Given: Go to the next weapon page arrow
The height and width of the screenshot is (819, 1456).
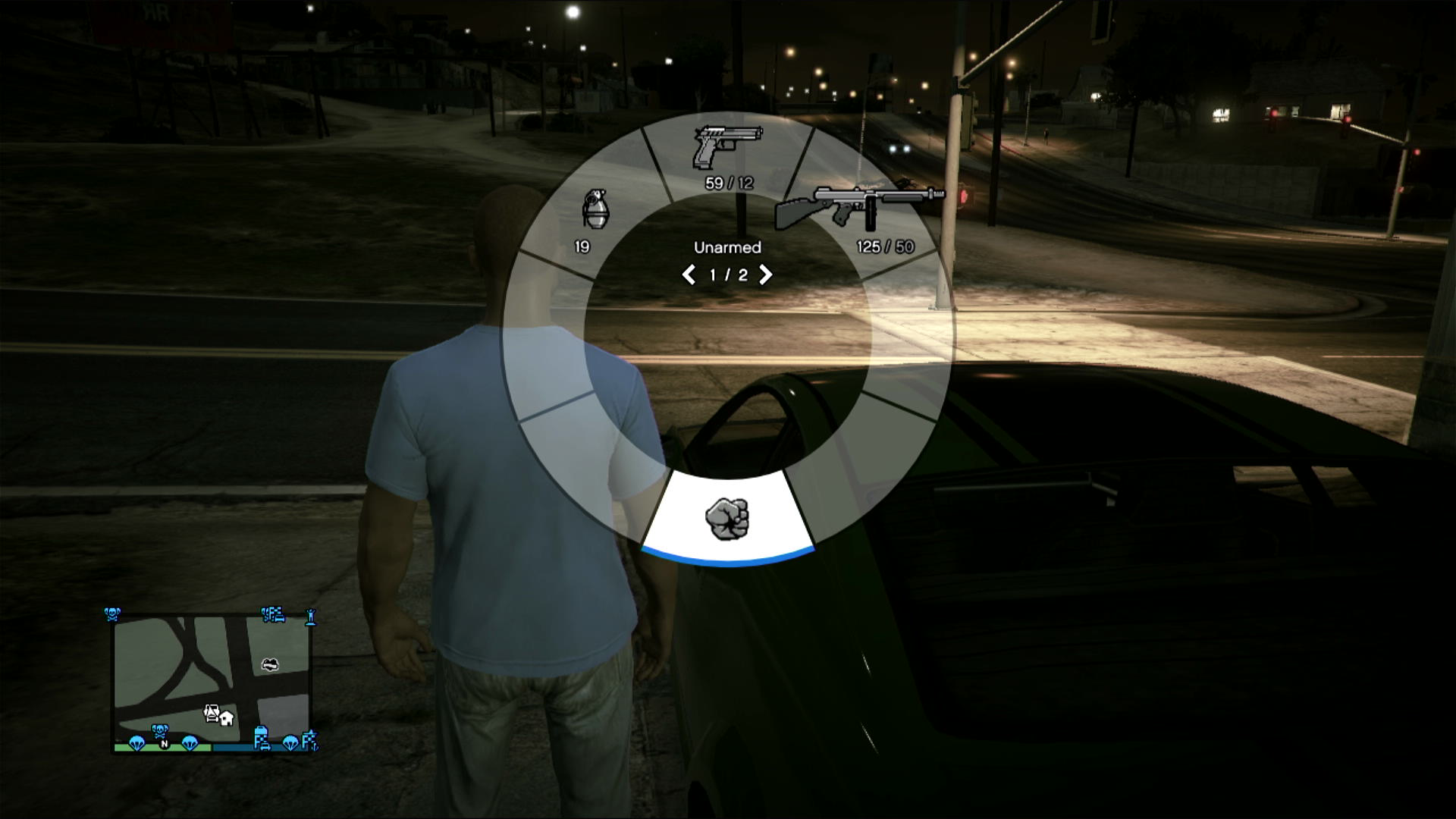Looking at the screenshot, I should point(766,275).
